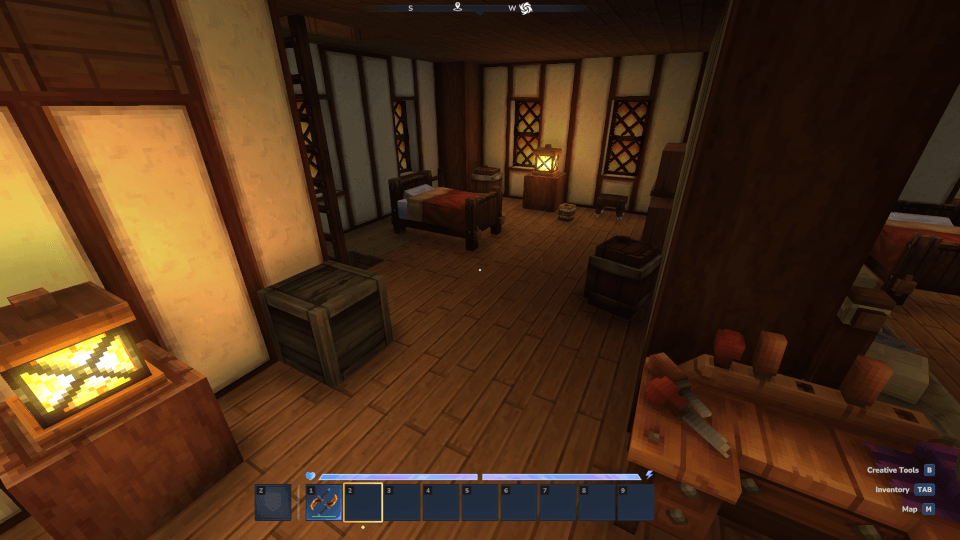Screen dimensions: 960x540
Task: Select the highlighted hotbar slot 2
Action: pyautogui.click(x=363, y=502)
